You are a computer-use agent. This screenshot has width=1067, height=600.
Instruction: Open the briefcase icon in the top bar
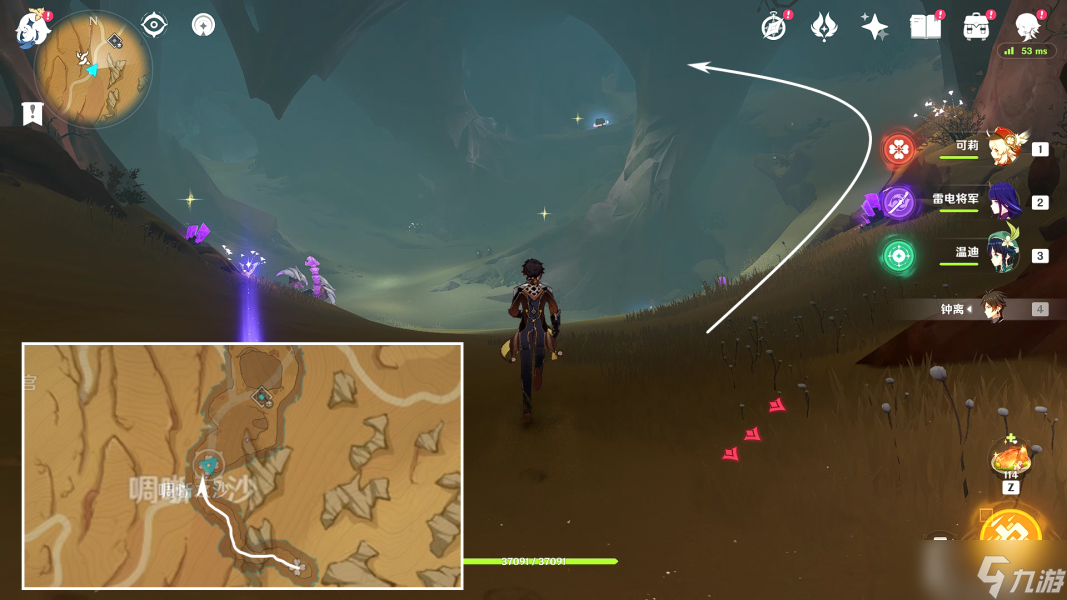click(x=976, y=27)
